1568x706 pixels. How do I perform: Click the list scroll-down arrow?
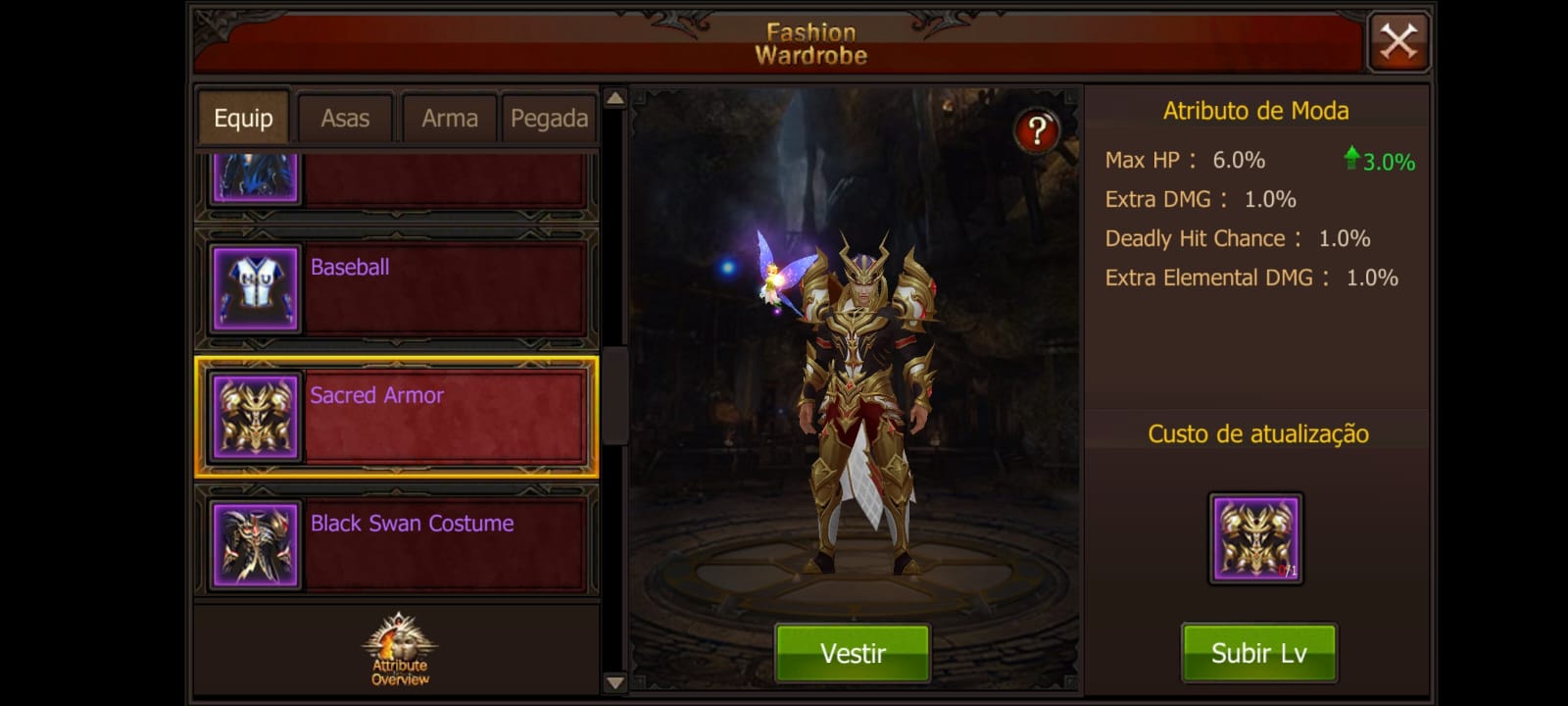click(x=614, y=682)
